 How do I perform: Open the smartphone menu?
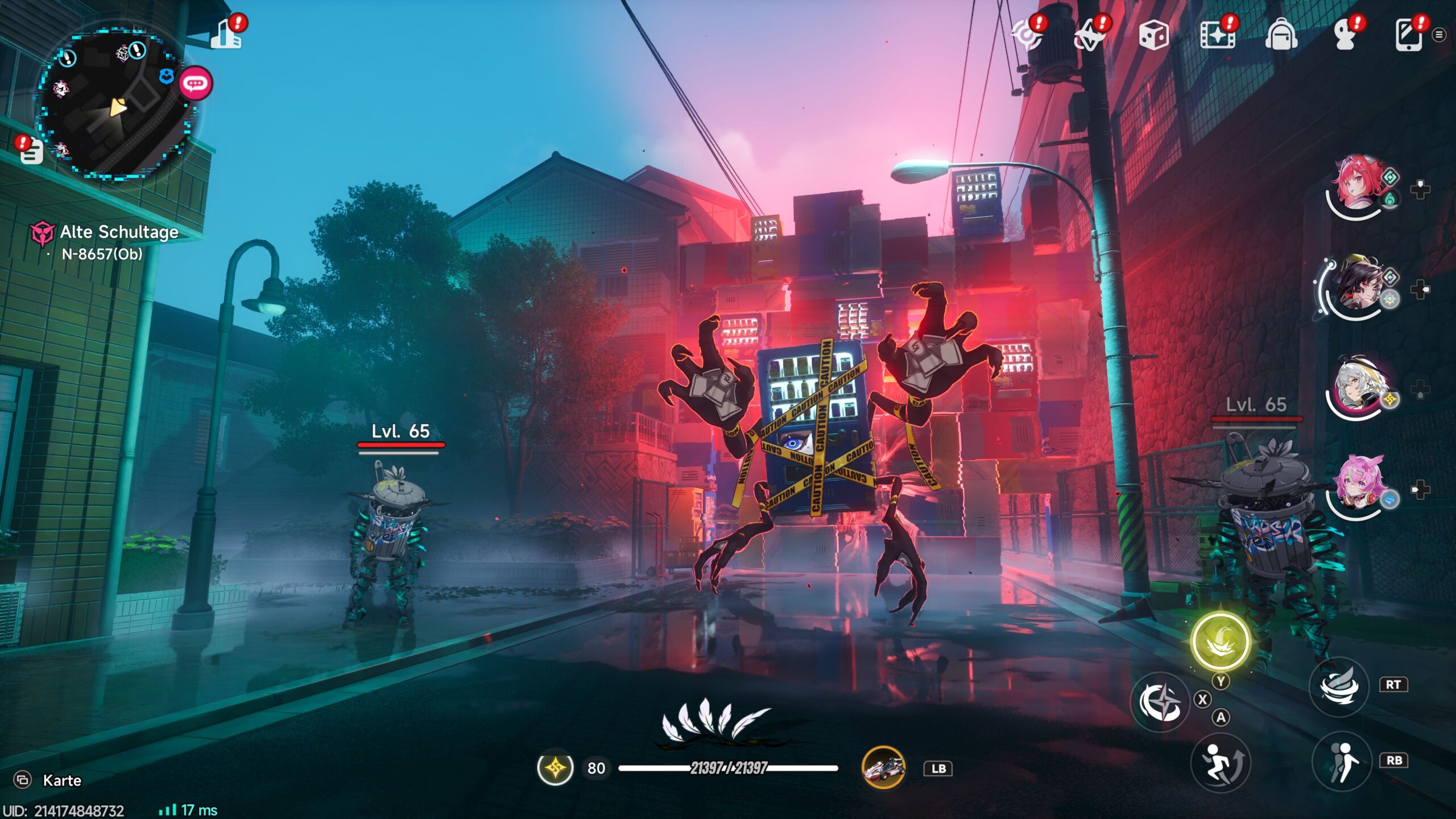coord(1409,35)
